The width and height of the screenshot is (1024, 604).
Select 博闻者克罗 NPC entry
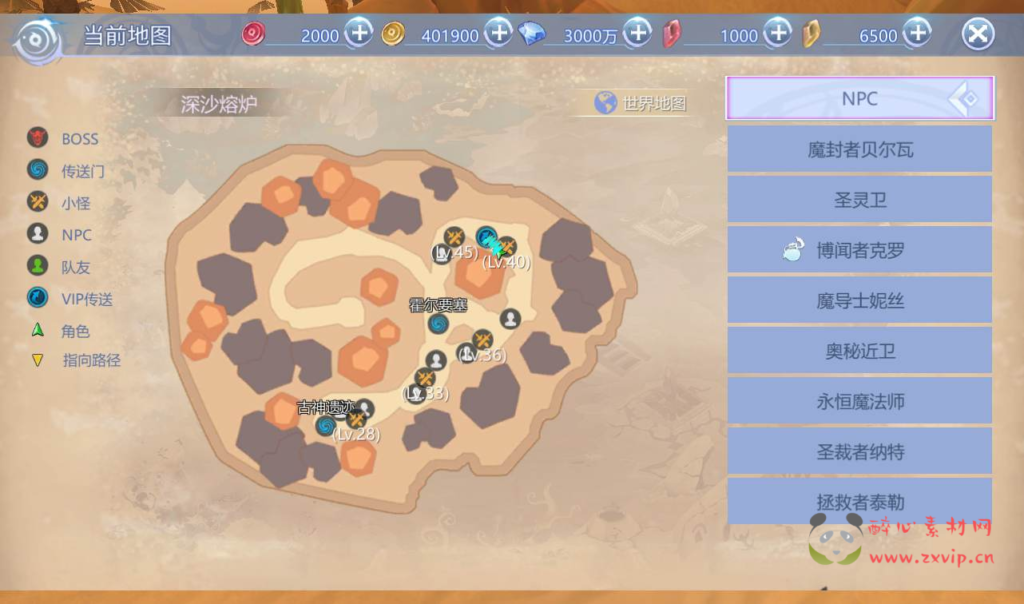tap(860, 250)
